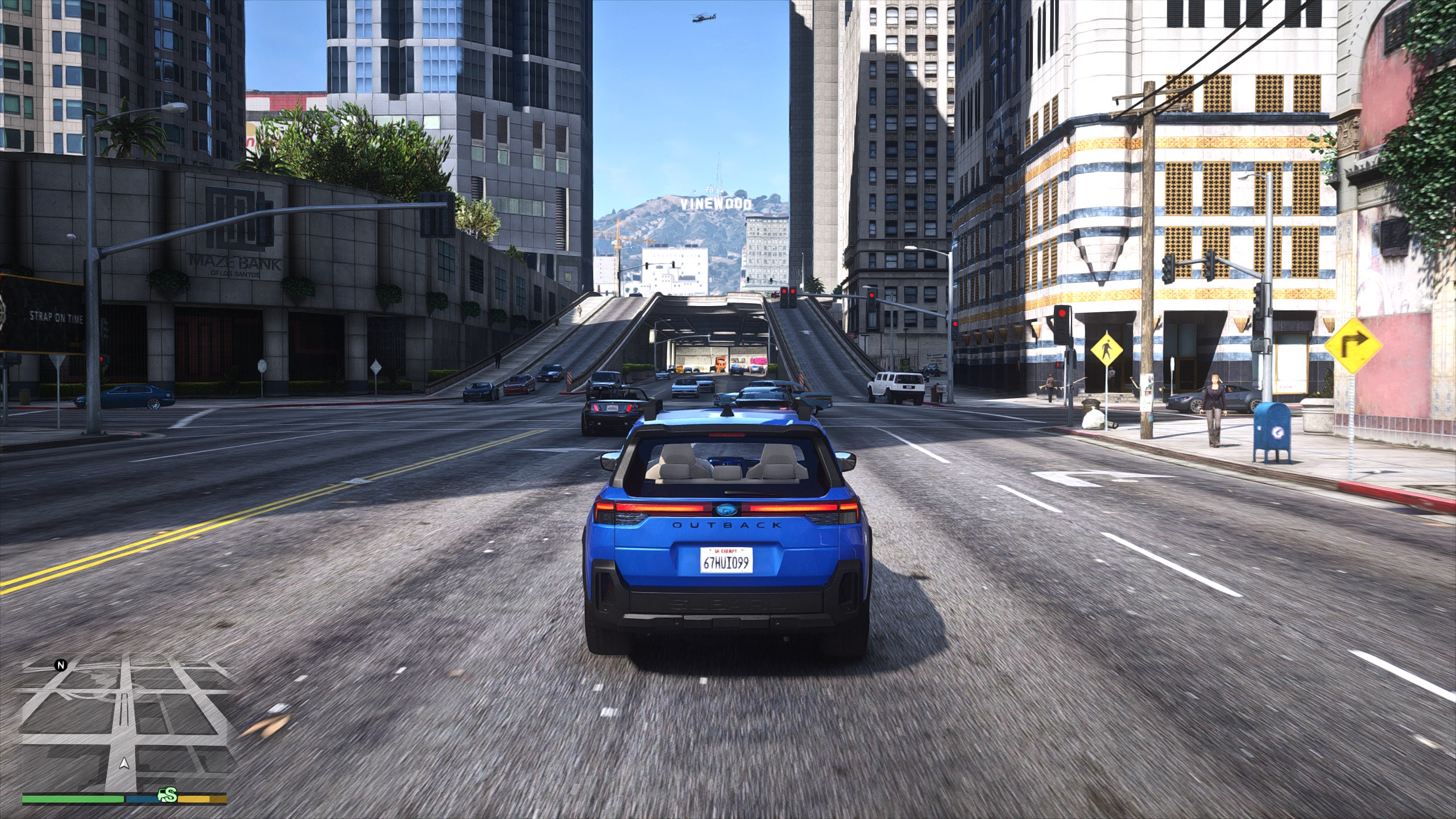The image size is (1456, 819).
Task: Click the north compass marker on minimap
Action: pyautogui.click(x=61, y=665)
